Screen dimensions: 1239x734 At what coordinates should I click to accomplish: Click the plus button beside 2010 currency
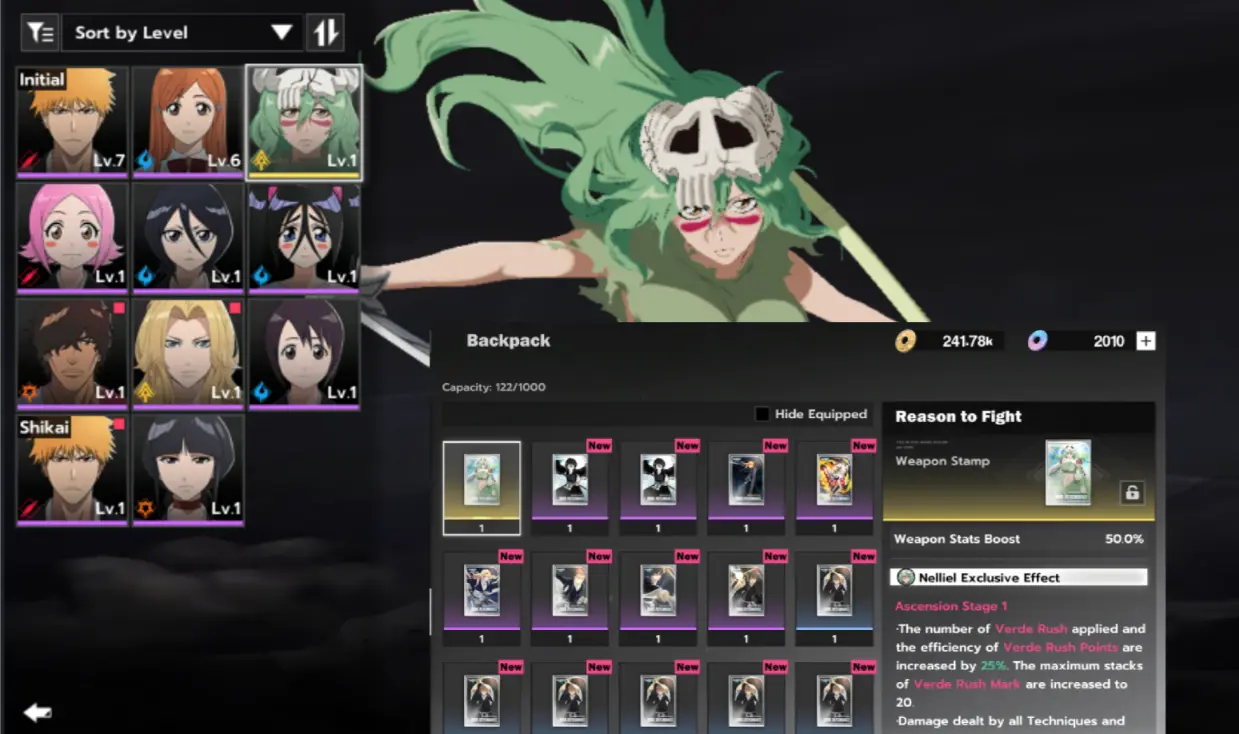point(1146,341)
